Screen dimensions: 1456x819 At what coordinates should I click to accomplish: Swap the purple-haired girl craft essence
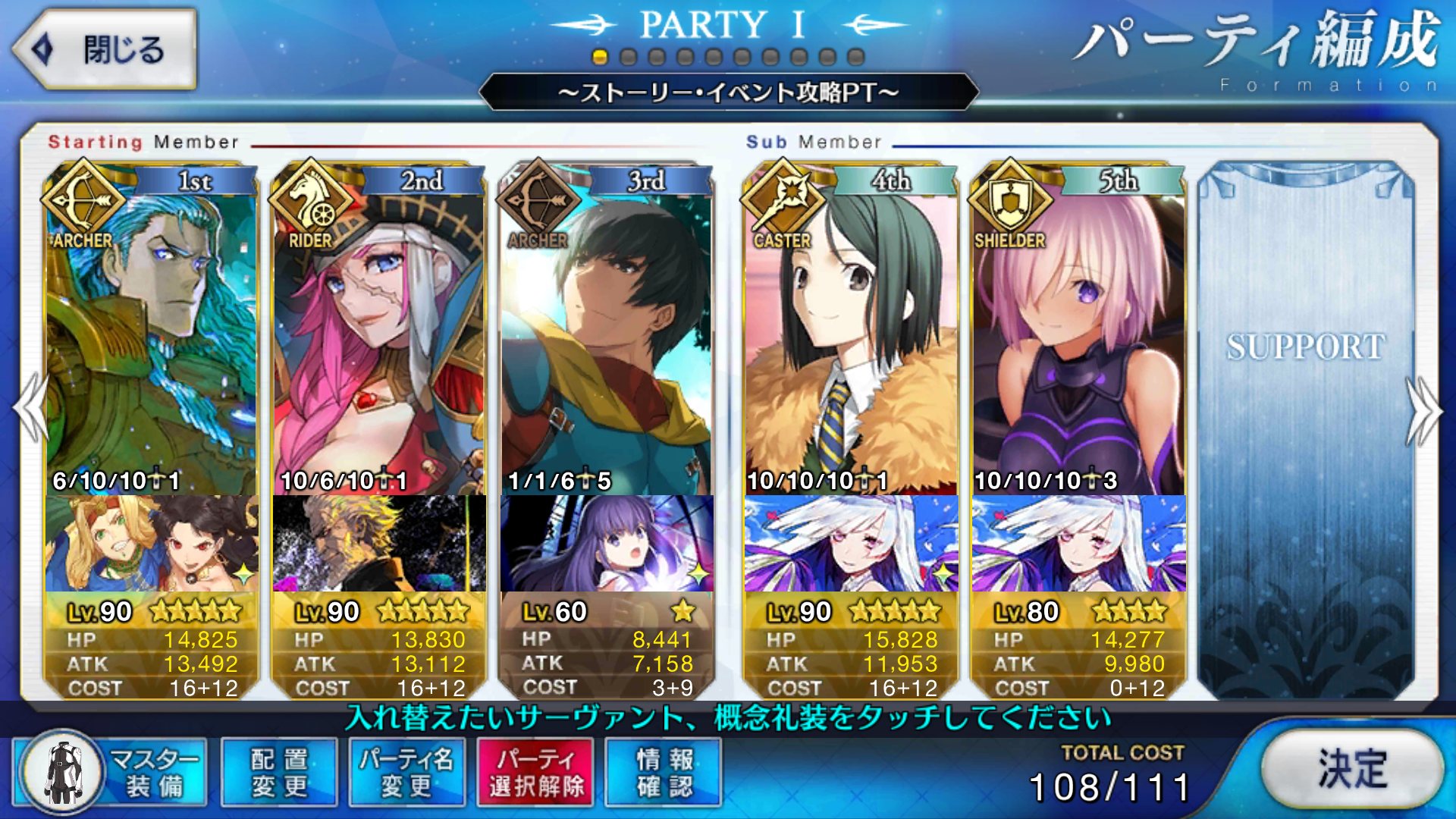pos(607,544)
